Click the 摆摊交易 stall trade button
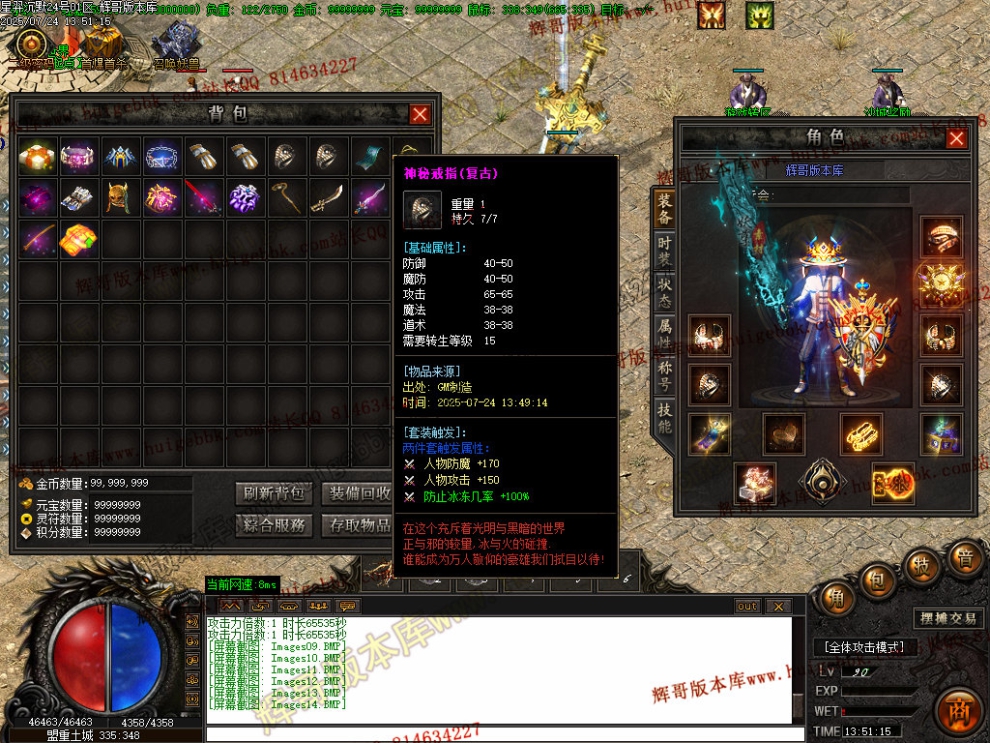Viewport: 990px width, 743px height. pos(947,618)
